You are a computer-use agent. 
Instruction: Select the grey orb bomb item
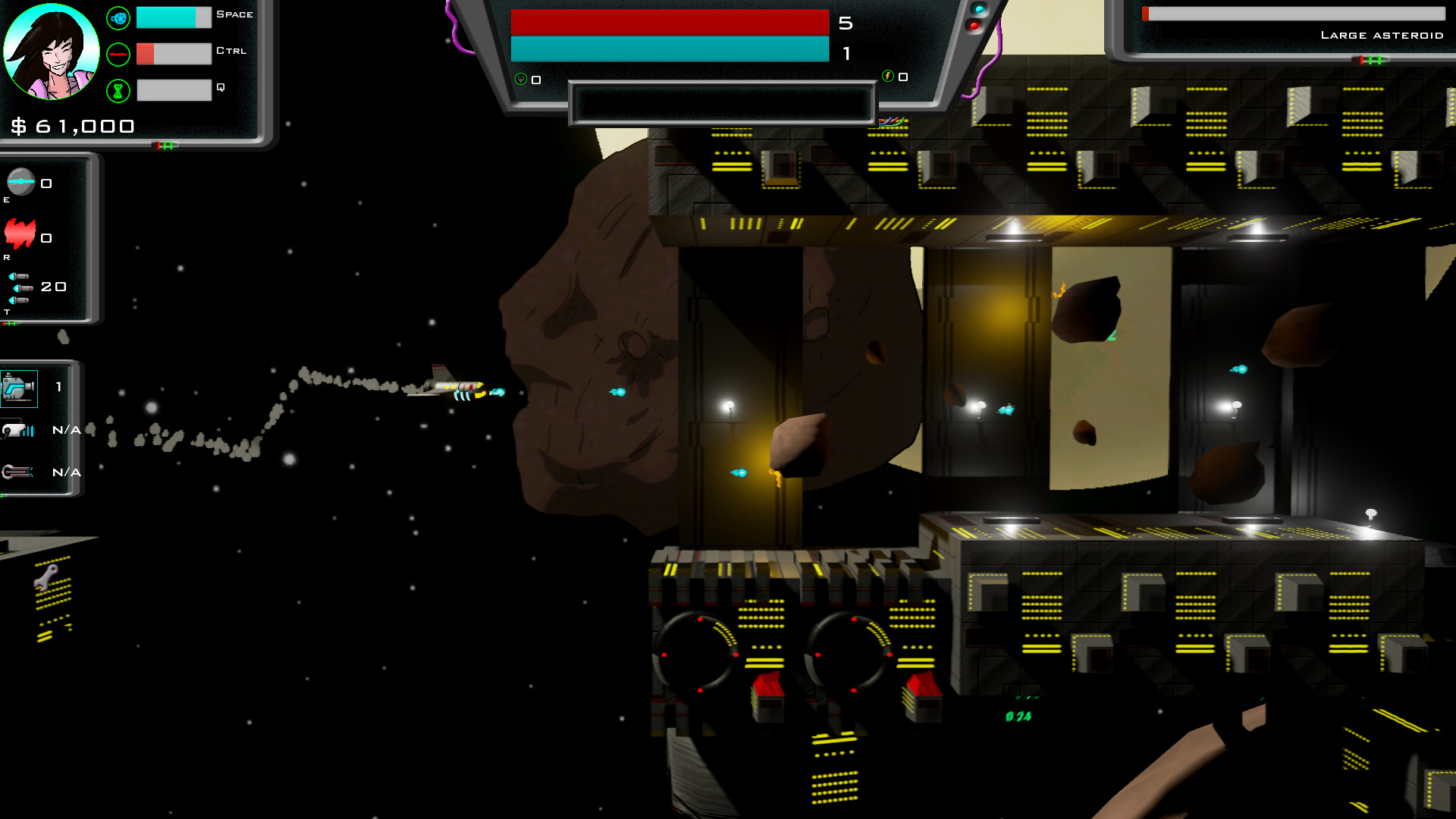pyautogui.click(x=21, y=182)
